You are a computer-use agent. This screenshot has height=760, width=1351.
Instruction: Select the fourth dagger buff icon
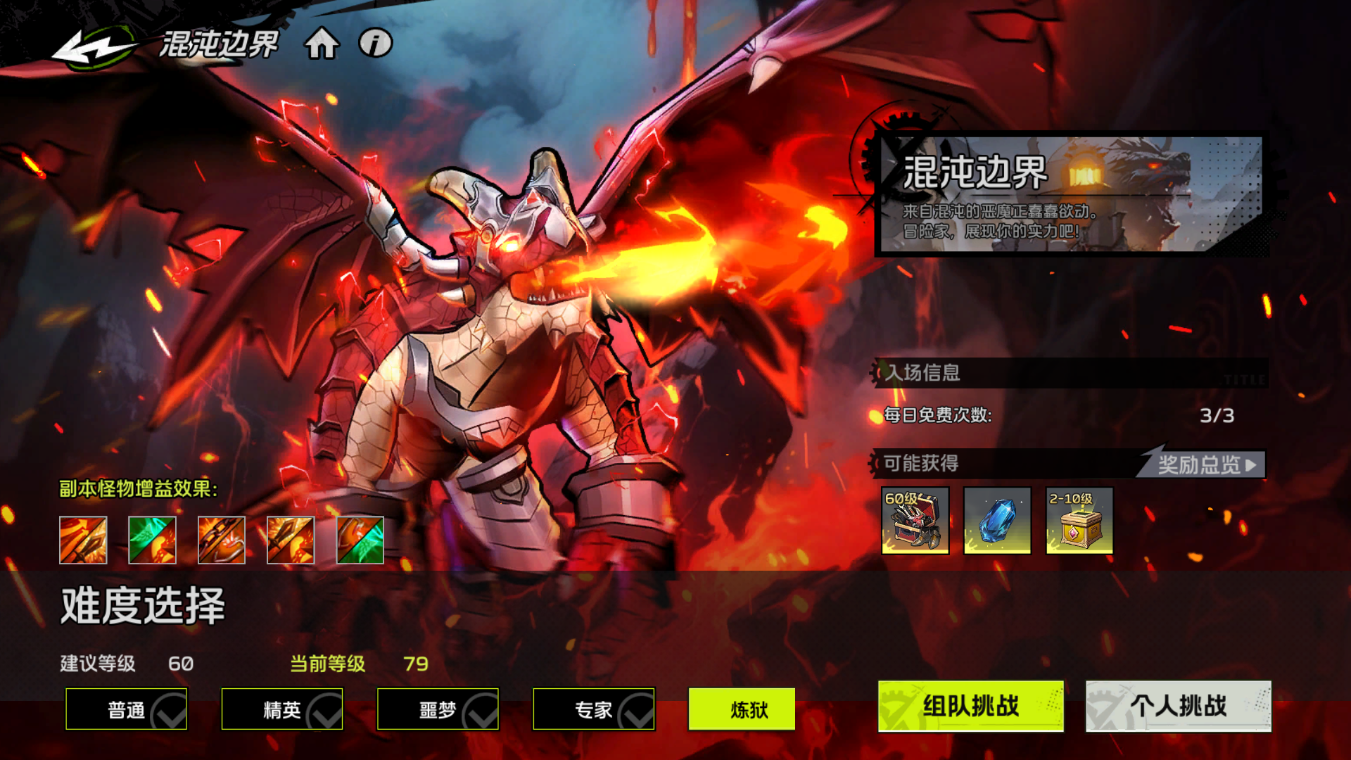tap(289, 540)
